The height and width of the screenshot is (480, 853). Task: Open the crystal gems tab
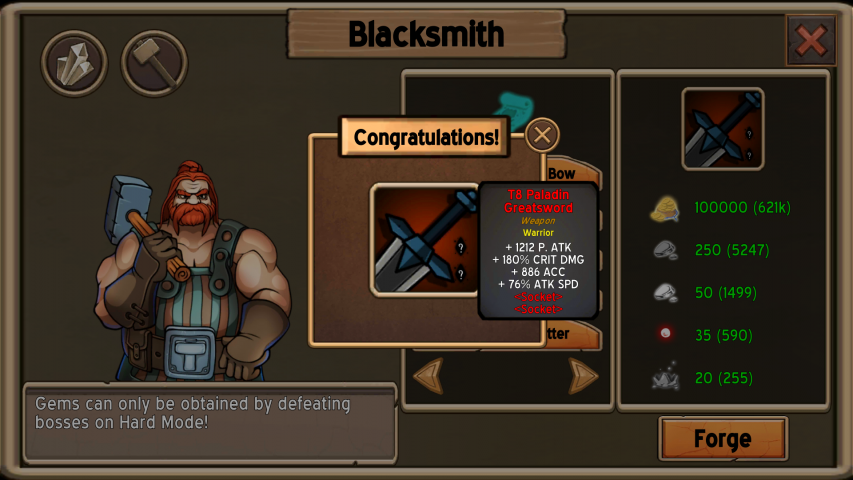click(x=74, y=64)
